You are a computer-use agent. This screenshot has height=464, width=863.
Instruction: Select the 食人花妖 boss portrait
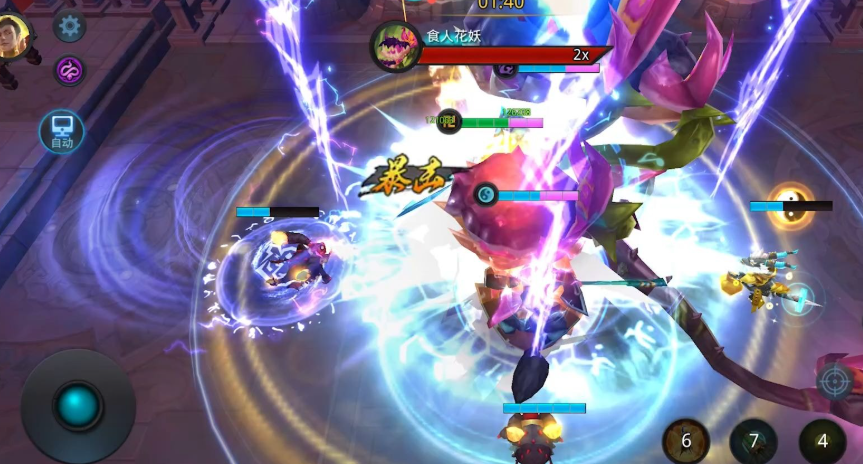pyautogui.click(x=394, y=46)
